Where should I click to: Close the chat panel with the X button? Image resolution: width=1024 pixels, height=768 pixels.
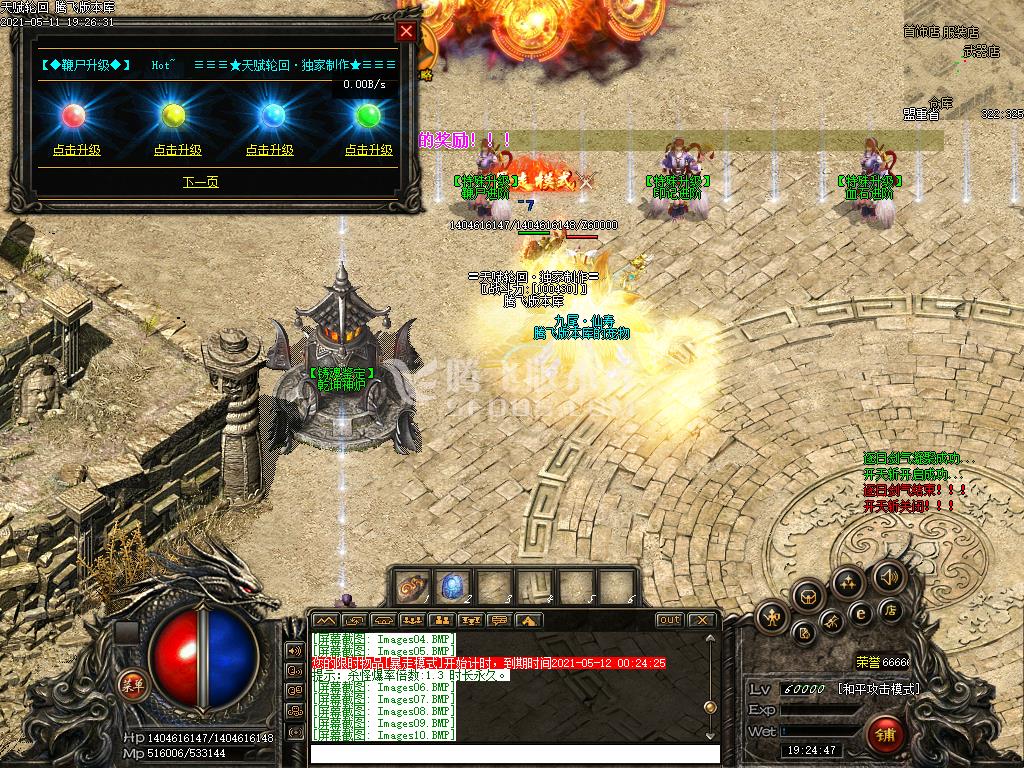click(x=701, y=620)
